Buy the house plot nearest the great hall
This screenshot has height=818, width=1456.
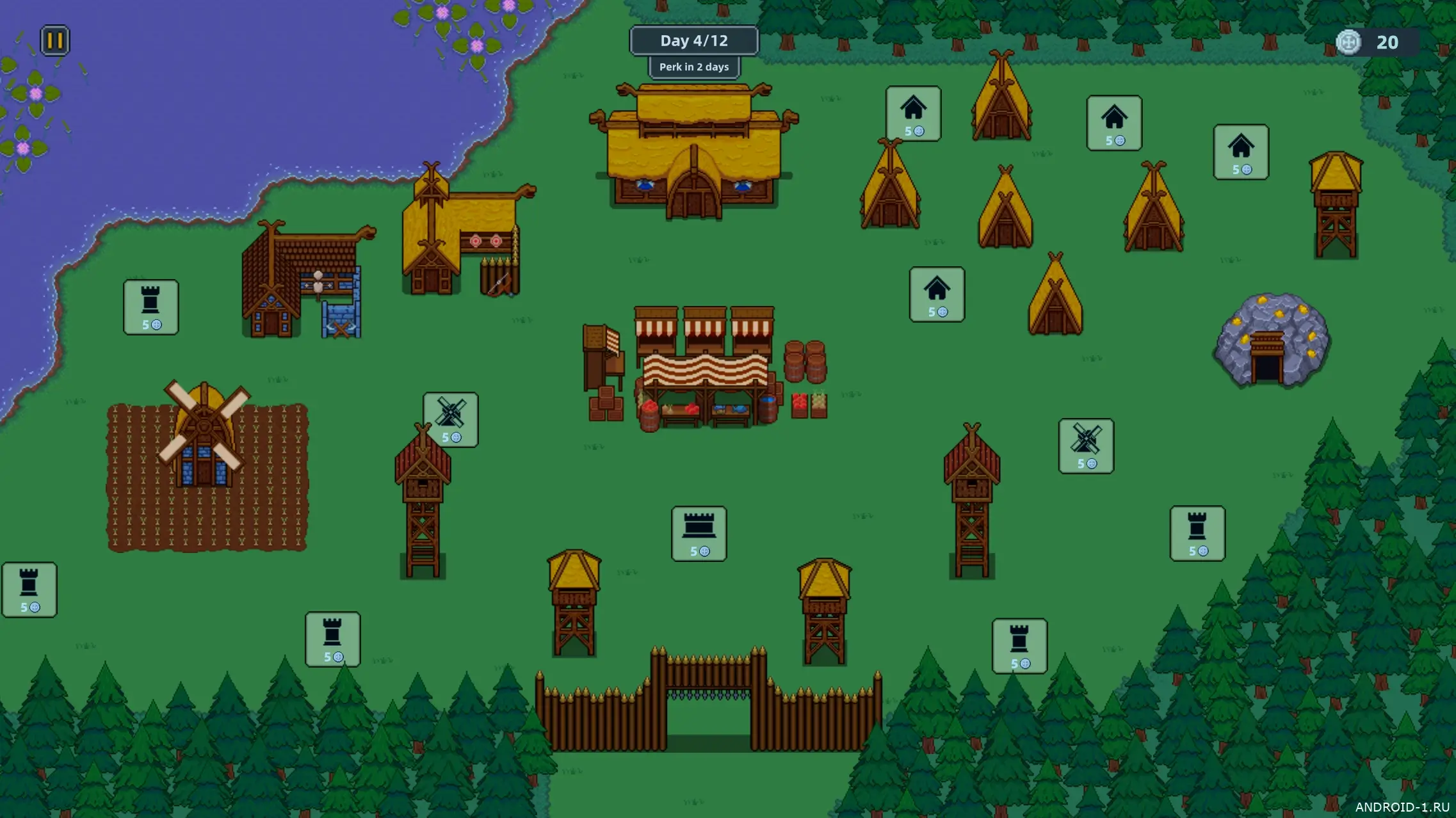913,113
